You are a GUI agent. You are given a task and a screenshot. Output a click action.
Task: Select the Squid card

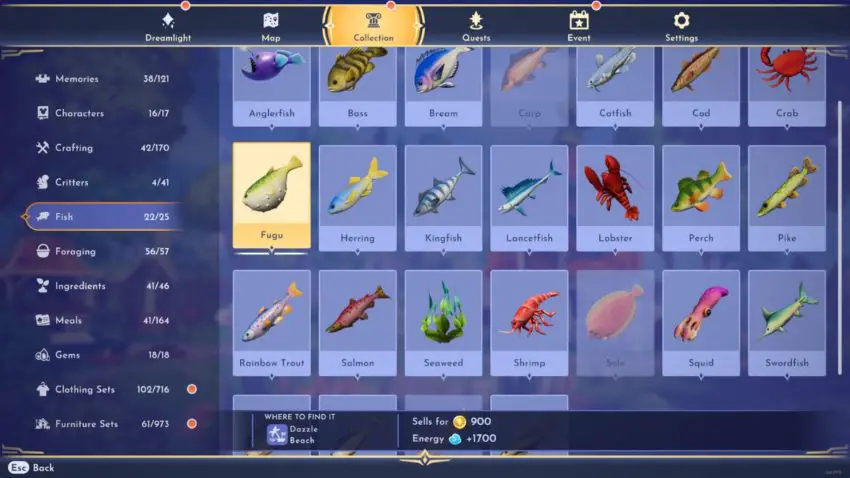pyautogui.click(x=701, y=320)
